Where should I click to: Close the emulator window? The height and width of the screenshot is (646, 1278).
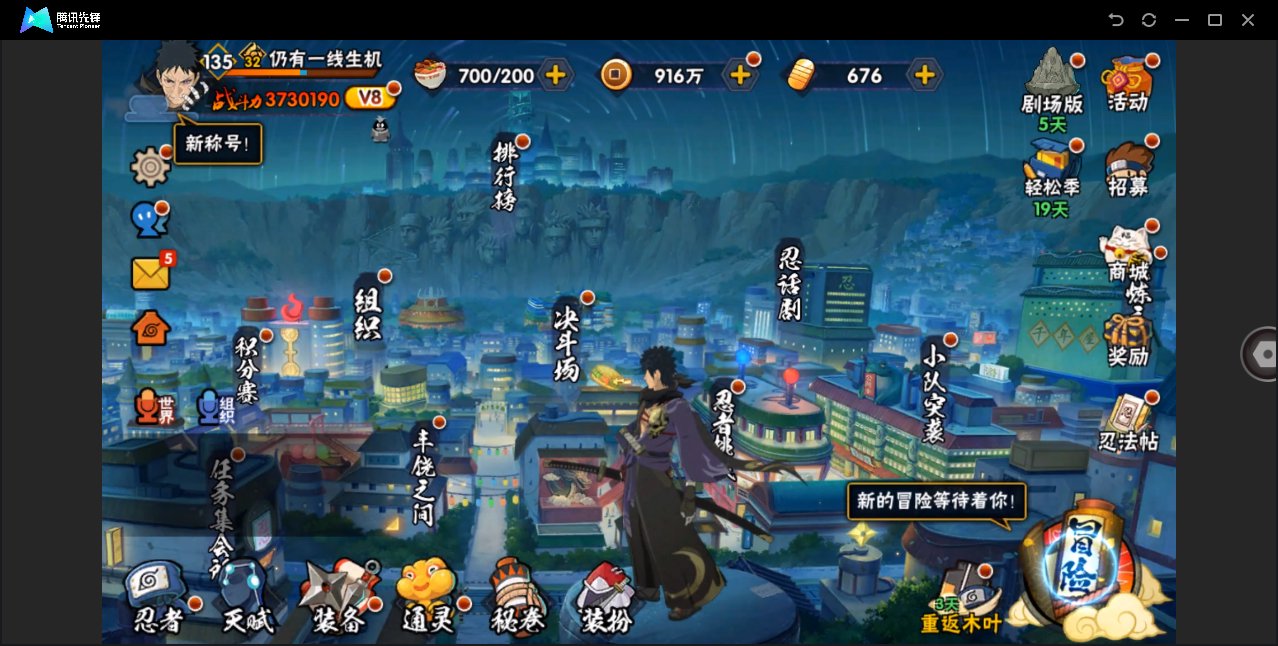pos(1248,20)
